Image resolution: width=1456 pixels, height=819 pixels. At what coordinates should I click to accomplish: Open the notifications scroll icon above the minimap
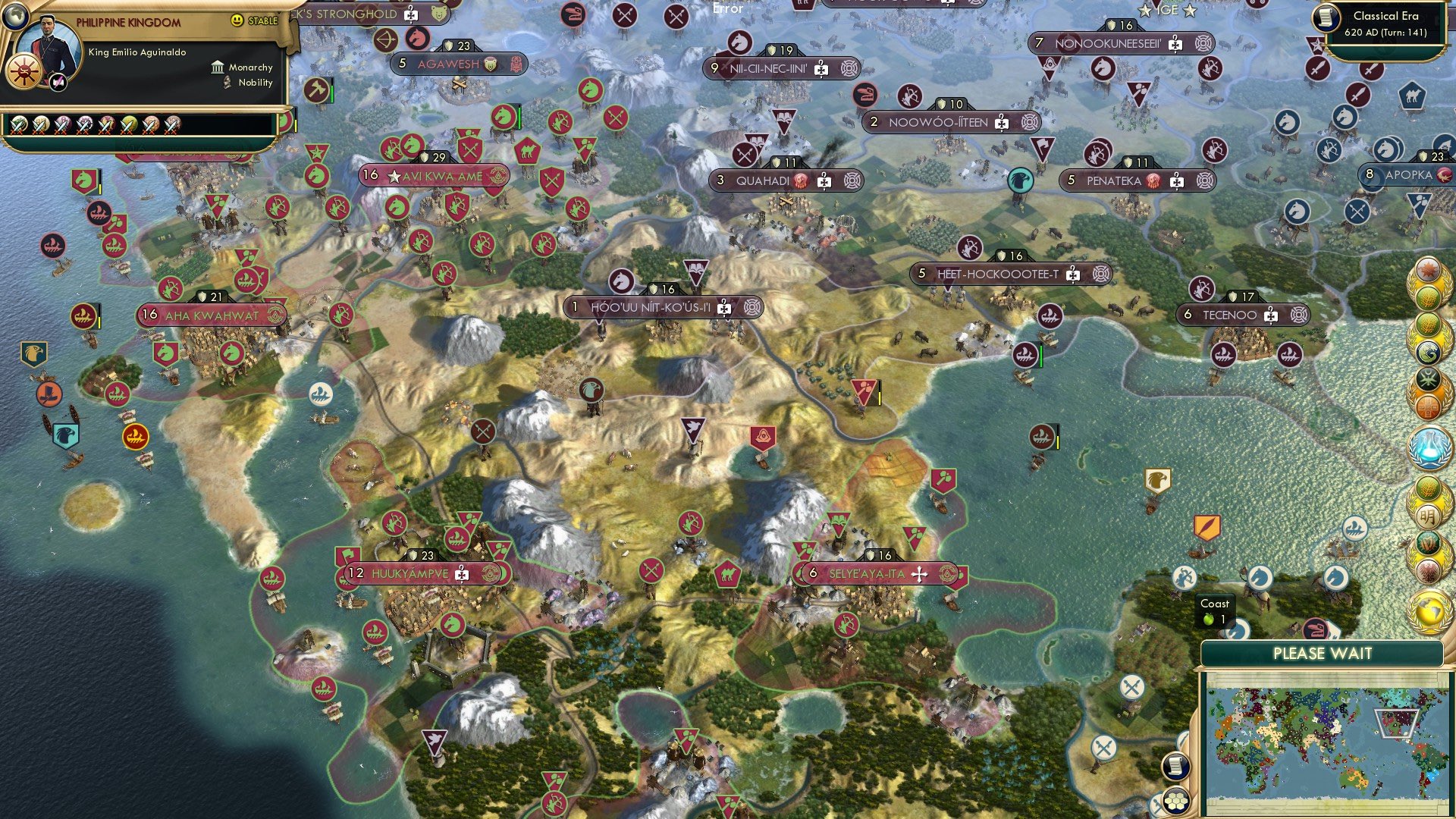pyautogui.click(x=1175, y=767)
